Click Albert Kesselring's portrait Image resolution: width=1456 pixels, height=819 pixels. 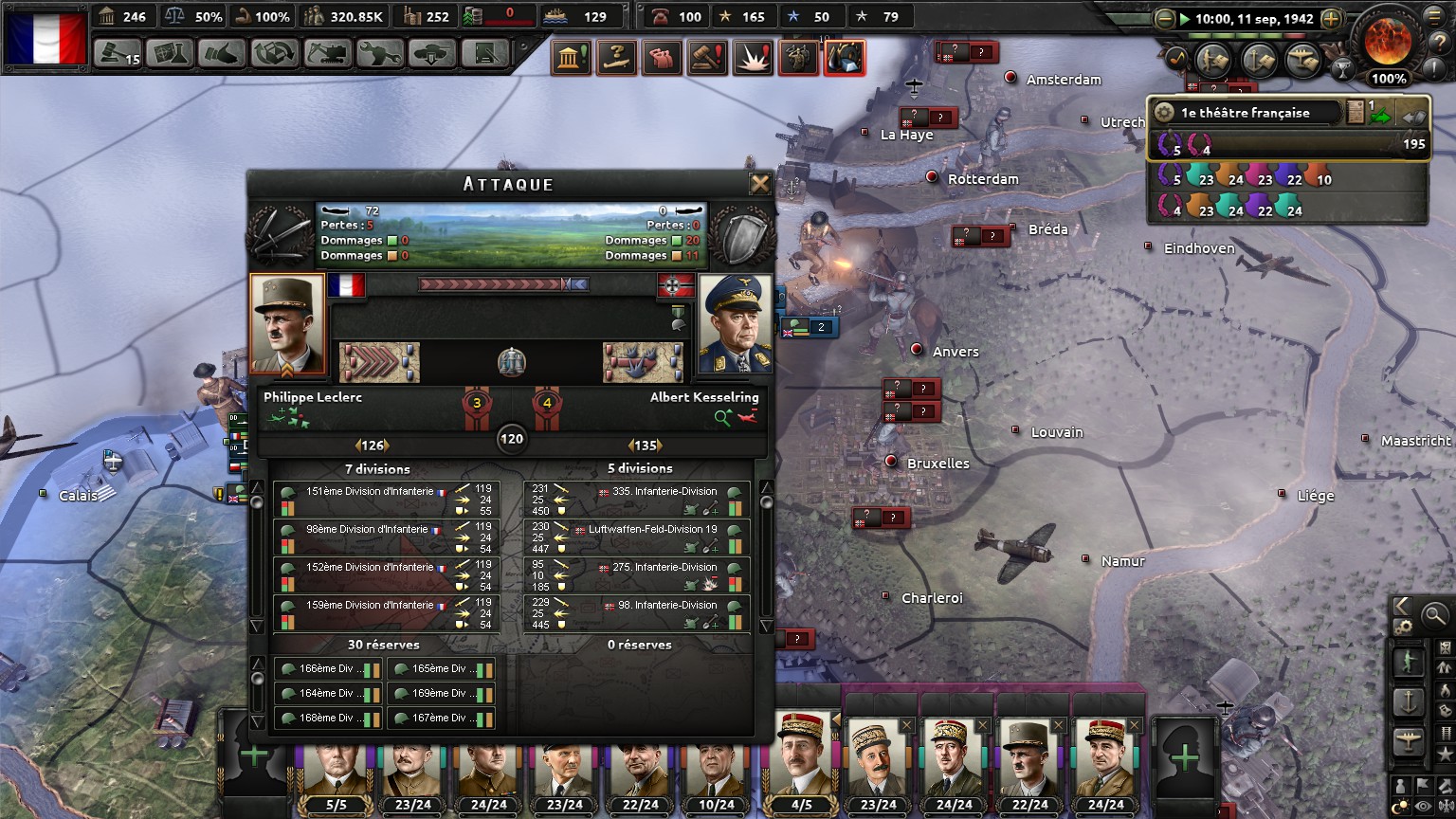pyautogui.click(x=735, y=325)
